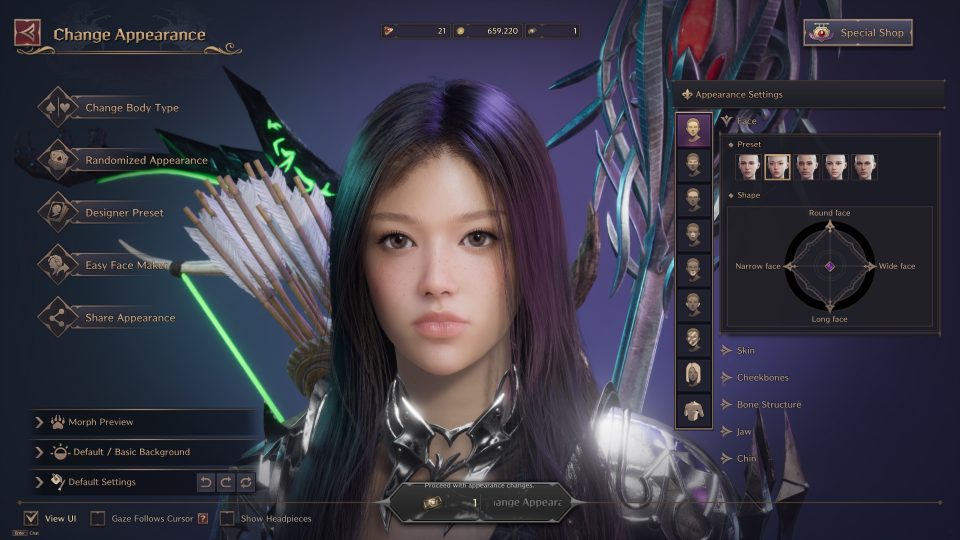
Task: Switch to the hair category tab
Action: pos(693,374)
